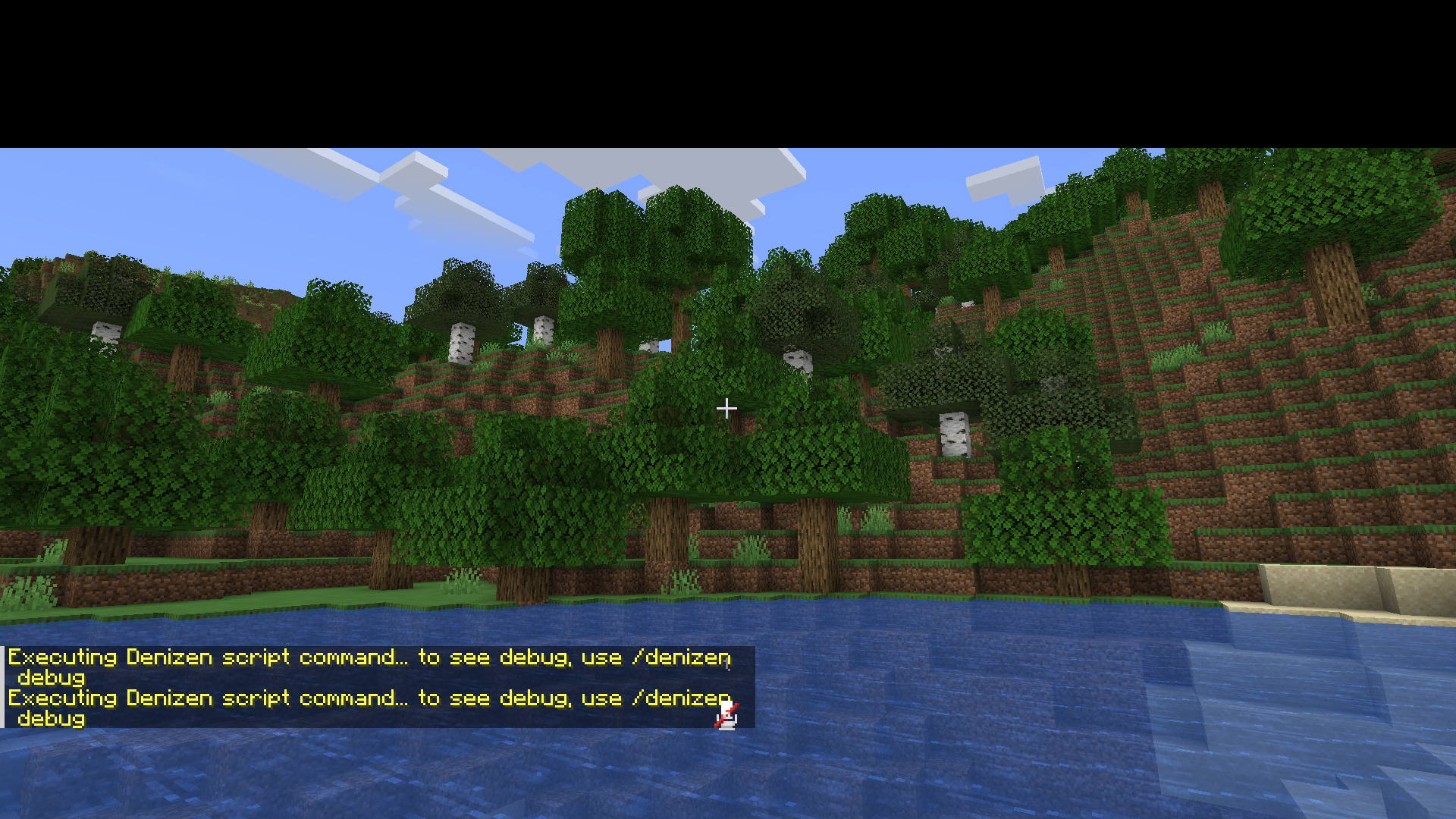Click the scrollbar strip left of chat
1456x819 pixels.
click(x=3, y=686)
